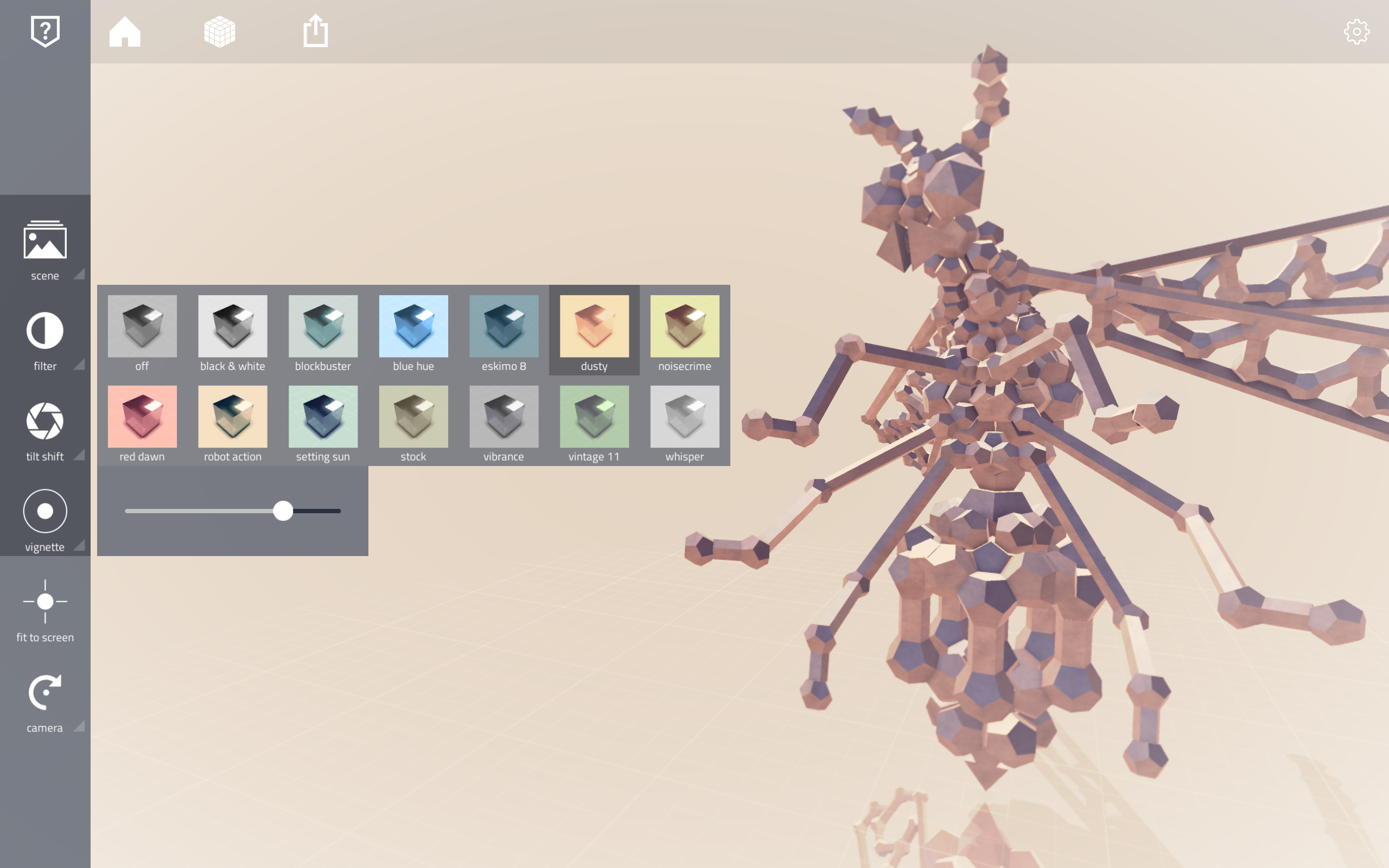Select the vignette tool

pyautogui.click(x=45, y=515)
